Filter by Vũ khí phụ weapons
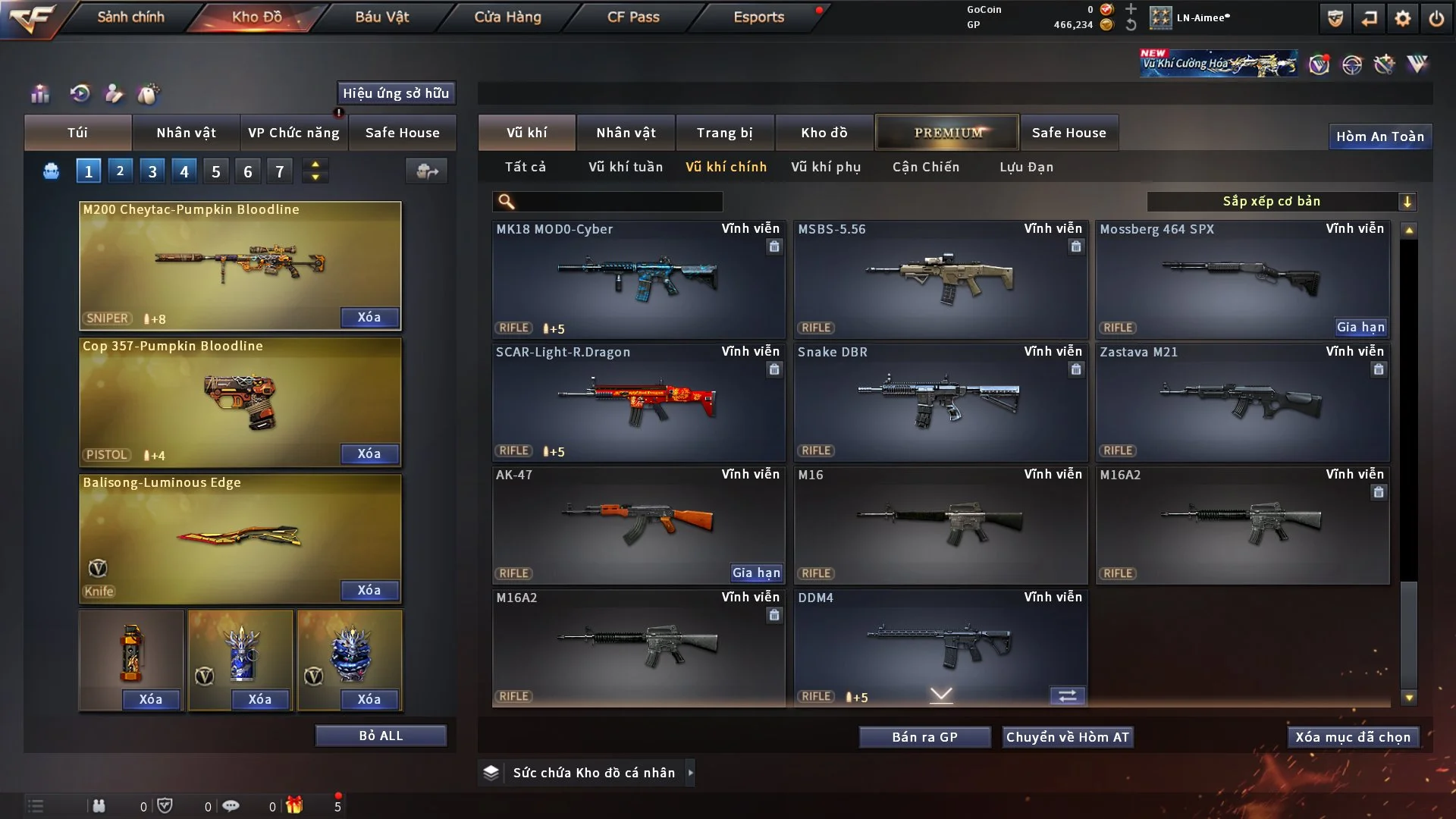 [826, 167]
